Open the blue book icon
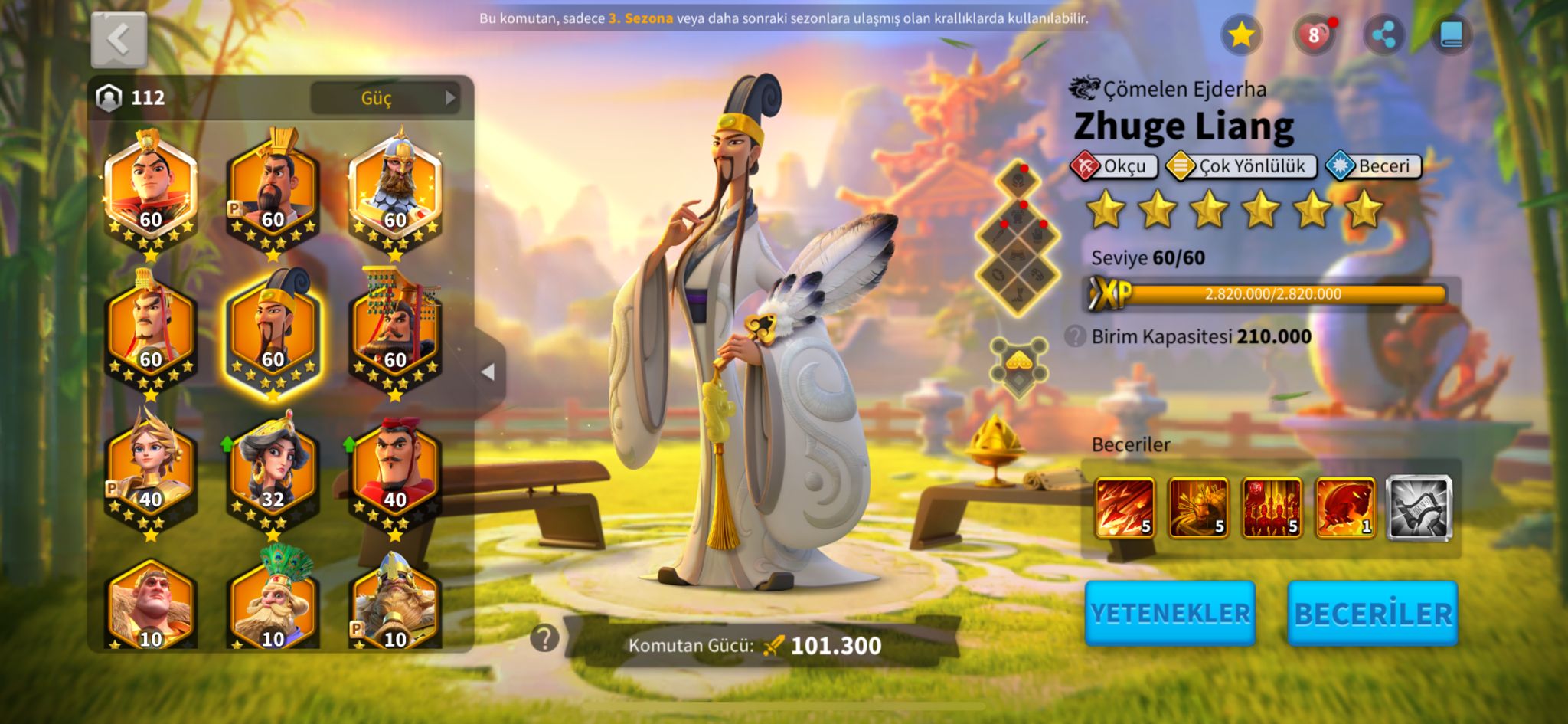 [x=1452, y=35]
